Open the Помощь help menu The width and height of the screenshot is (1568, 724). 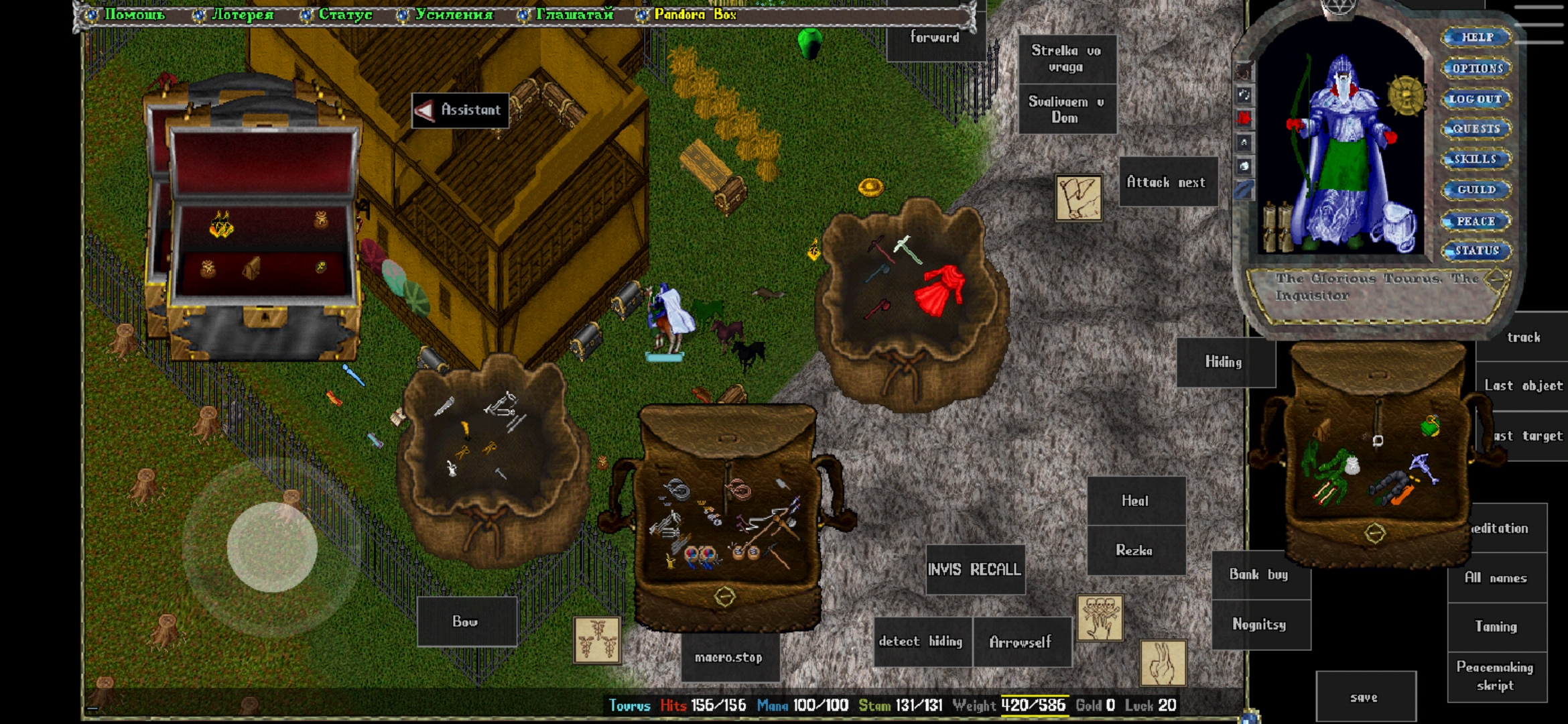(134, 14)
